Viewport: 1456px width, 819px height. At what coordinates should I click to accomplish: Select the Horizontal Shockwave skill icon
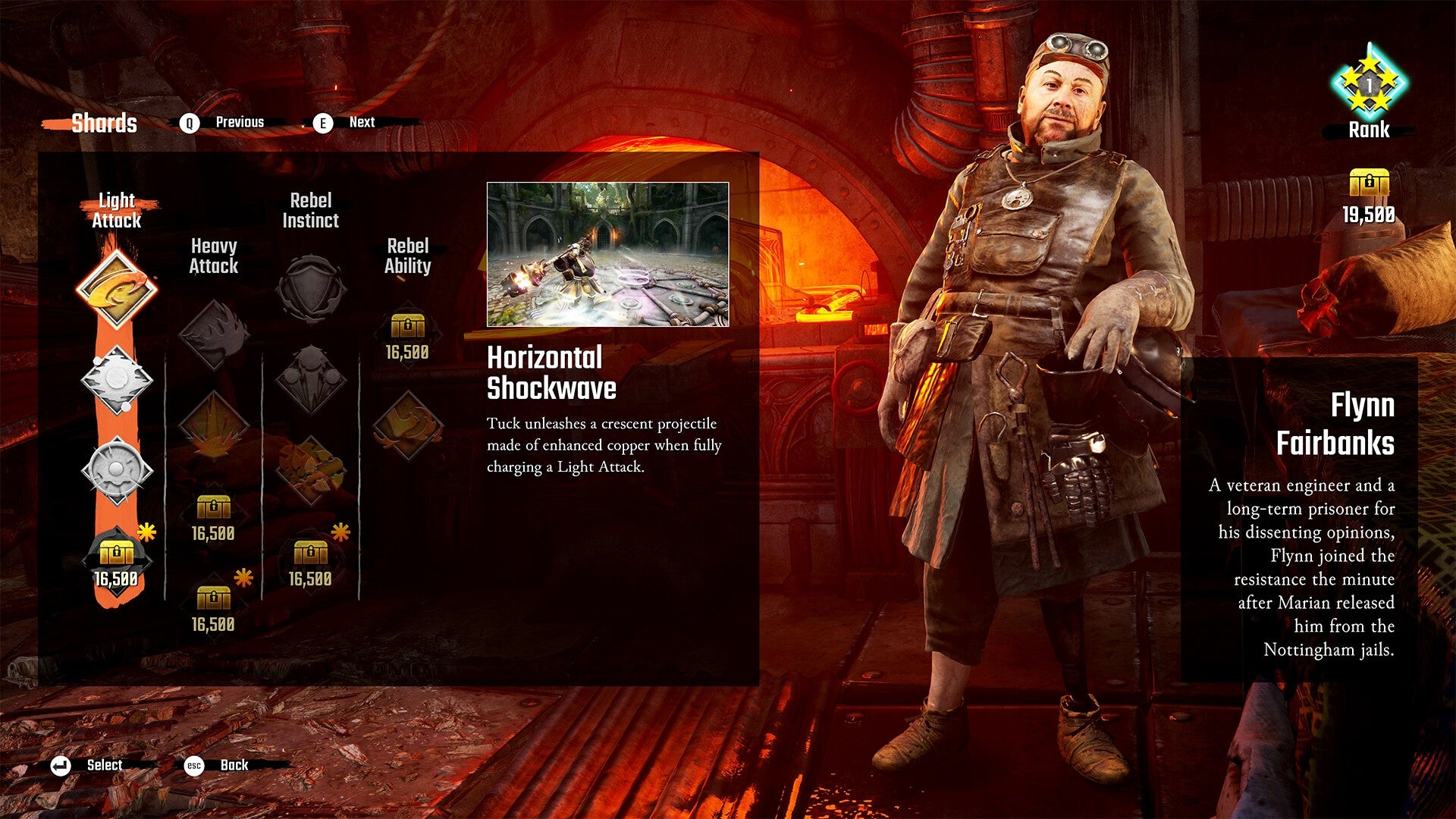(118, 288)
